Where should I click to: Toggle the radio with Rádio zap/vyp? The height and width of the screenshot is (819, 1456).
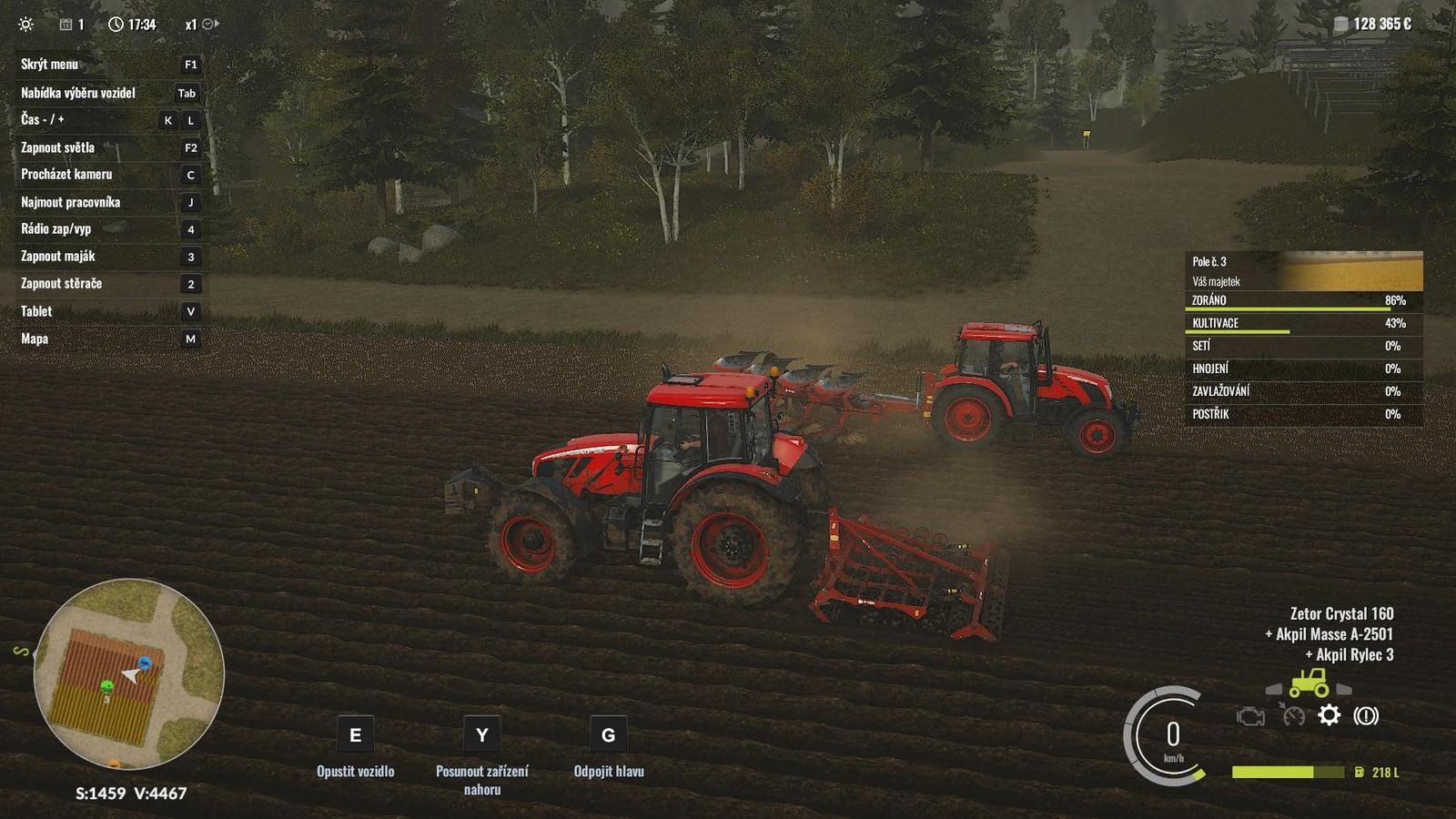55,229
